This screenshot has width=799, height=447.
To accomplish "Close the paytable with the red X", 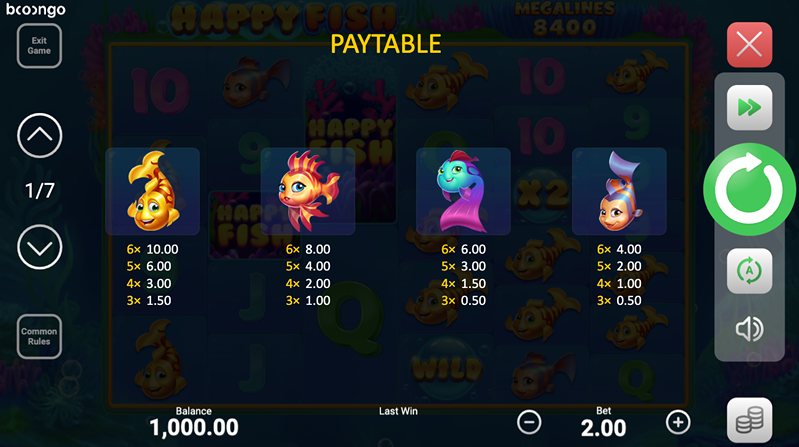I will click(749, 44).
